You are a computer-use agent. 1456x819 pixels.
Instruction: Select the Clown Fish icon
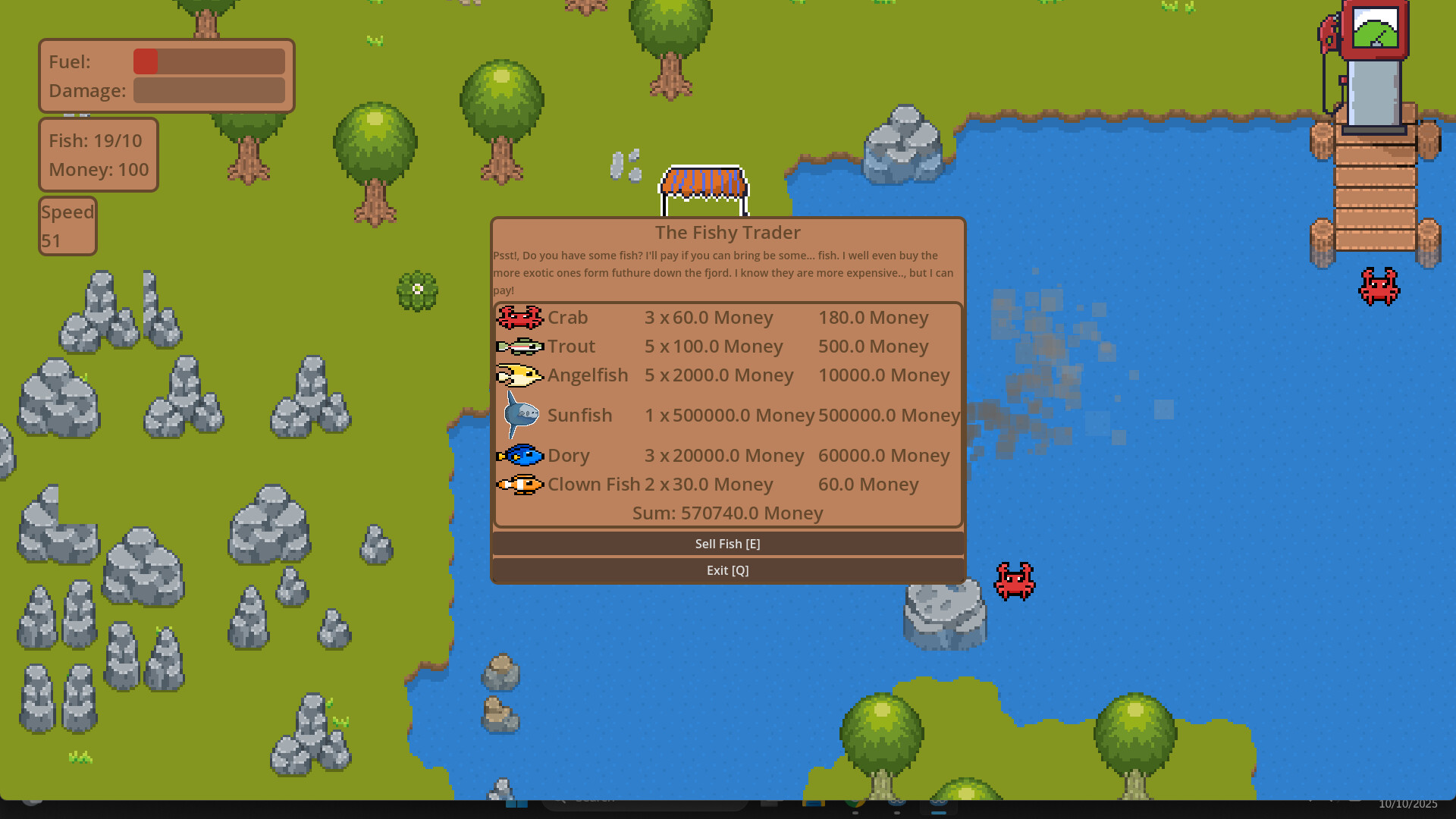tap(519, 485)
